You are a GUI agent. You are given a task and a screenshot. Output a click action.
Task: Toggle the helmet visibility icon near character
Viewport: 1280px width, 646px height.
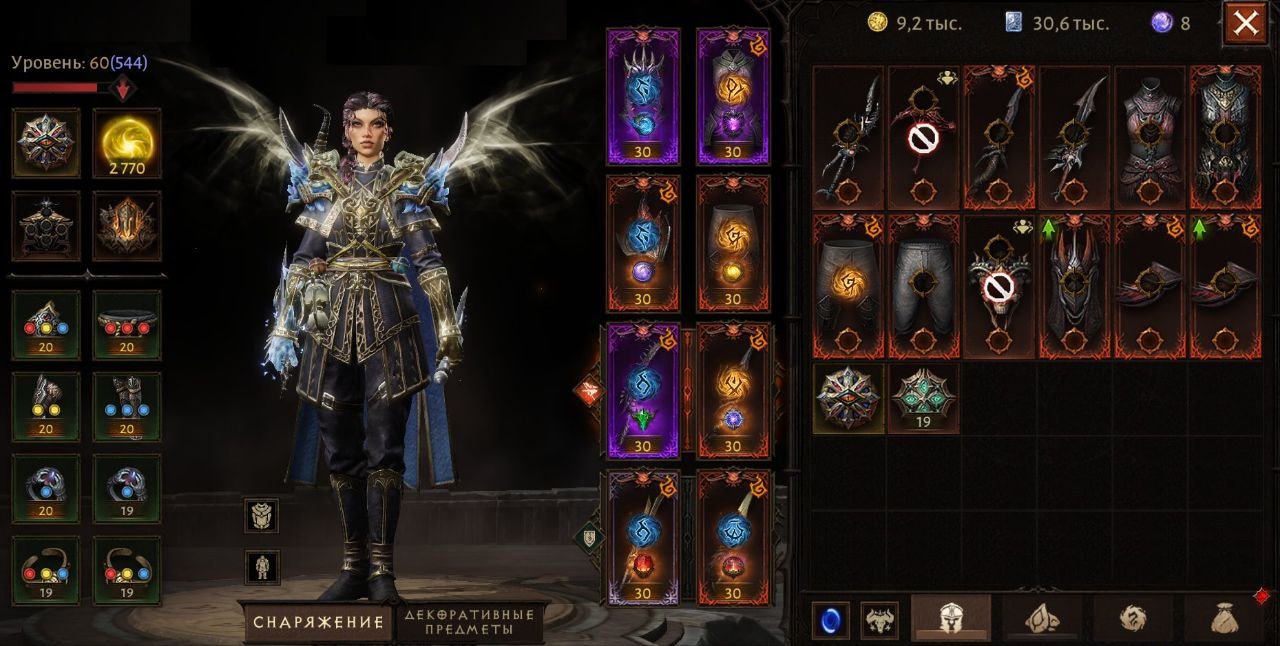click(262, 516)
